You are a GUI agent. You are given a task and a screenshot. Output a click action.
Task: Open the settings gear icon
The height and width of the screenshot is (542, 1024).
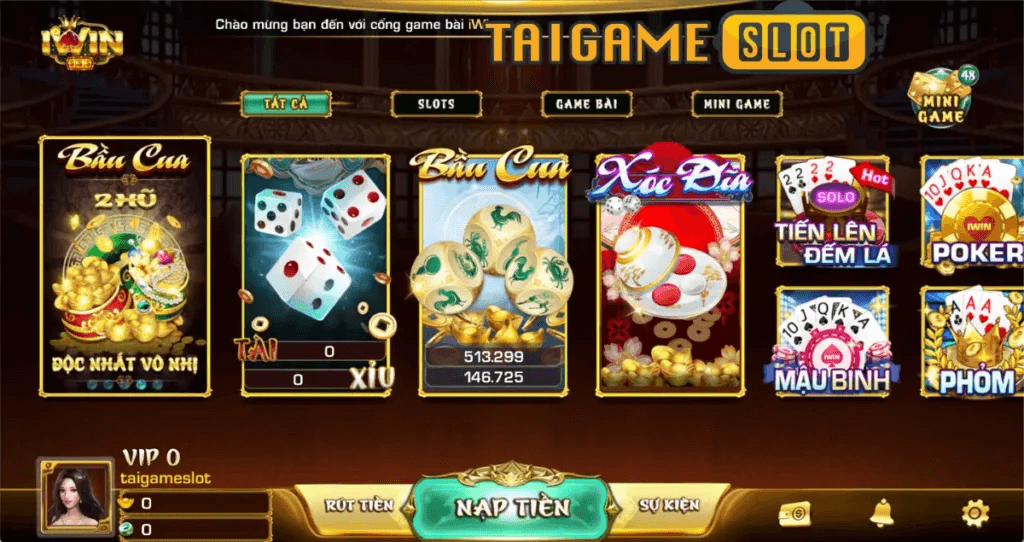(973, 514)
